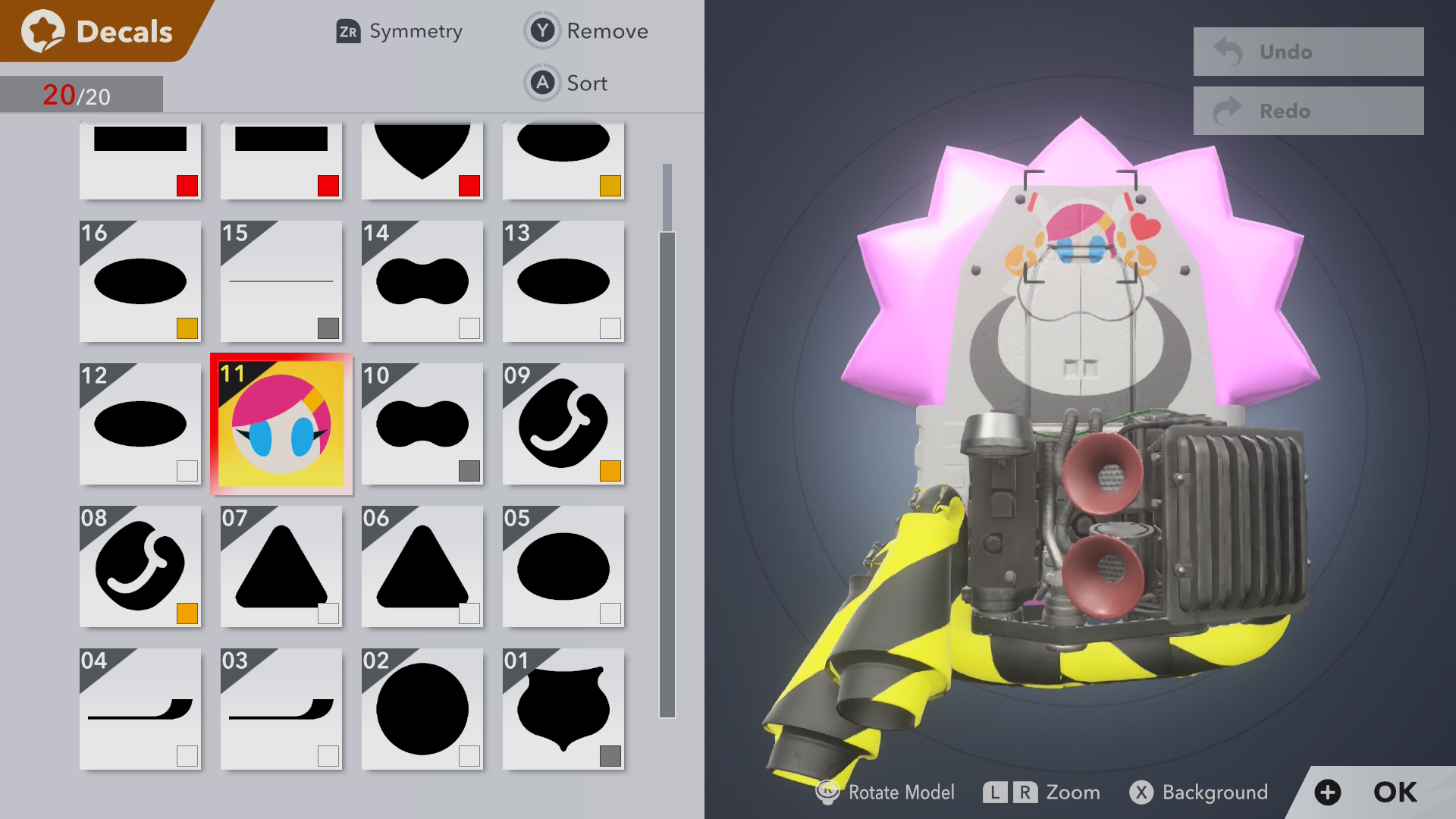
Task: Choose decal 12 oval layer
Action: coord(140,424)
